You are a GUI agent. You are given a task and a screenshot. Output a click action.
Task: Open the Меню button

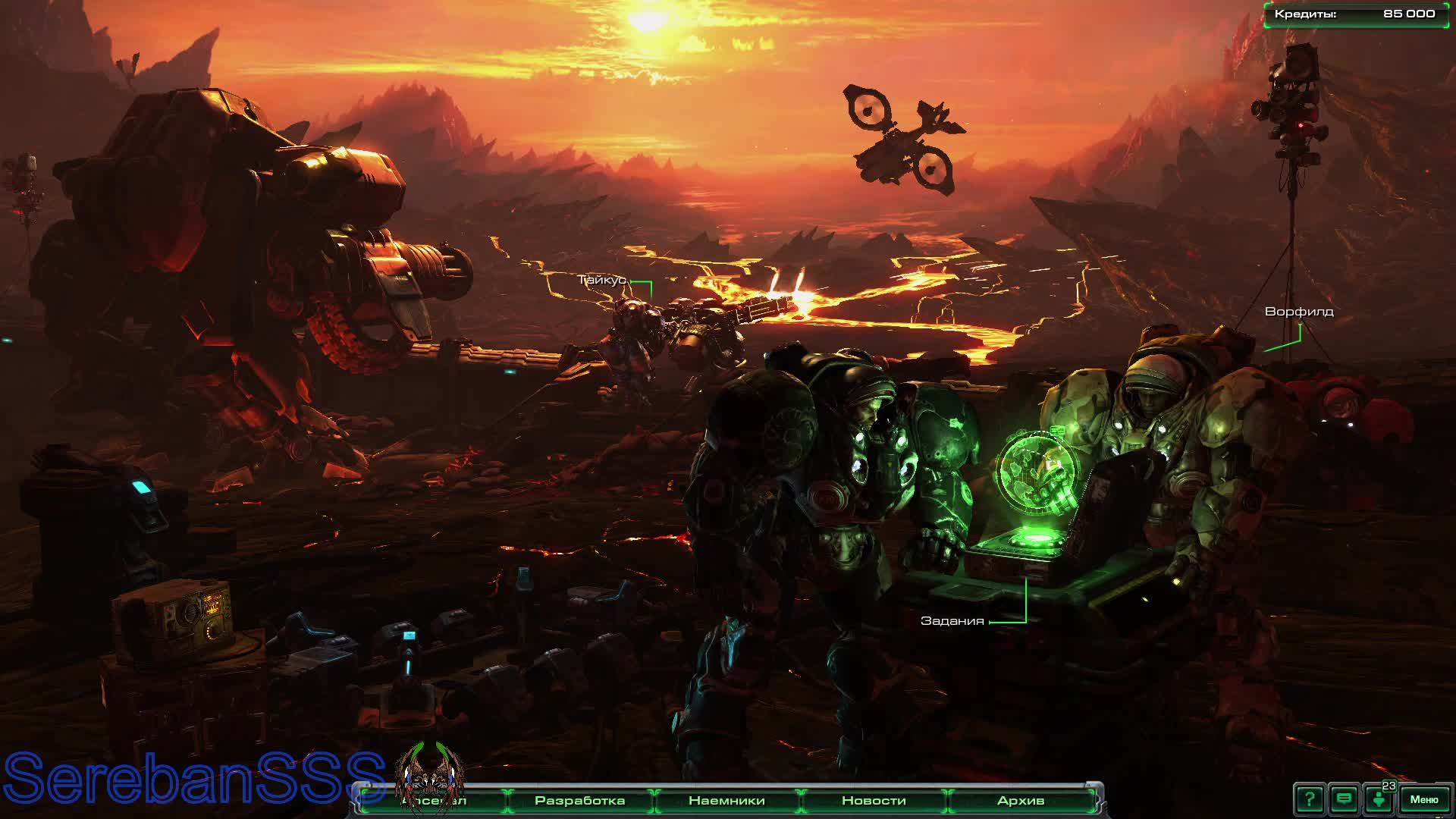[x=1423, y=799]
